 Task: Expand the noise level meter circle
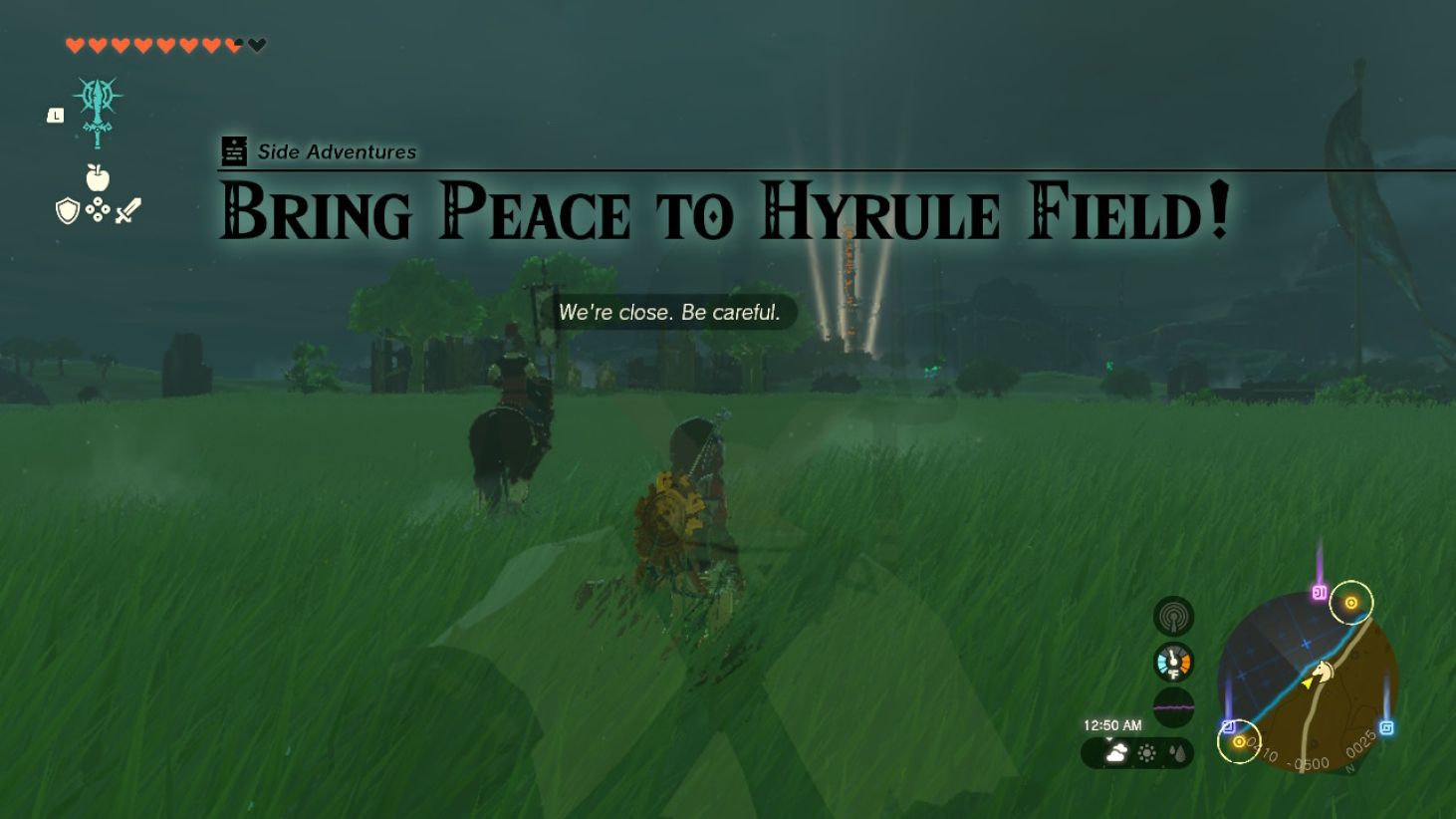1174,705
